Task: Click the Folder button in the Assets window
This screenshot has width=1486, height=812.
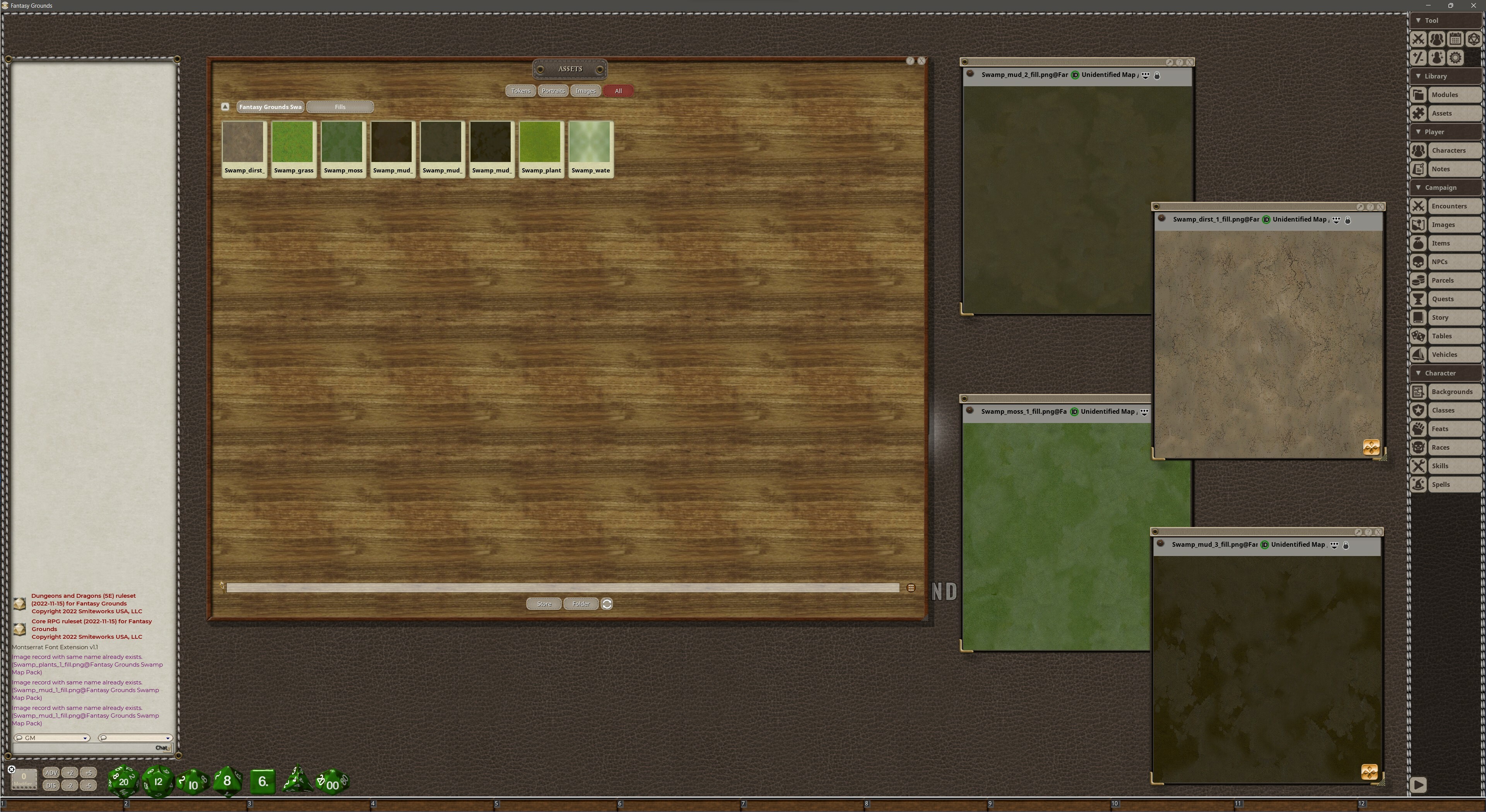Action: coord(580,604)
